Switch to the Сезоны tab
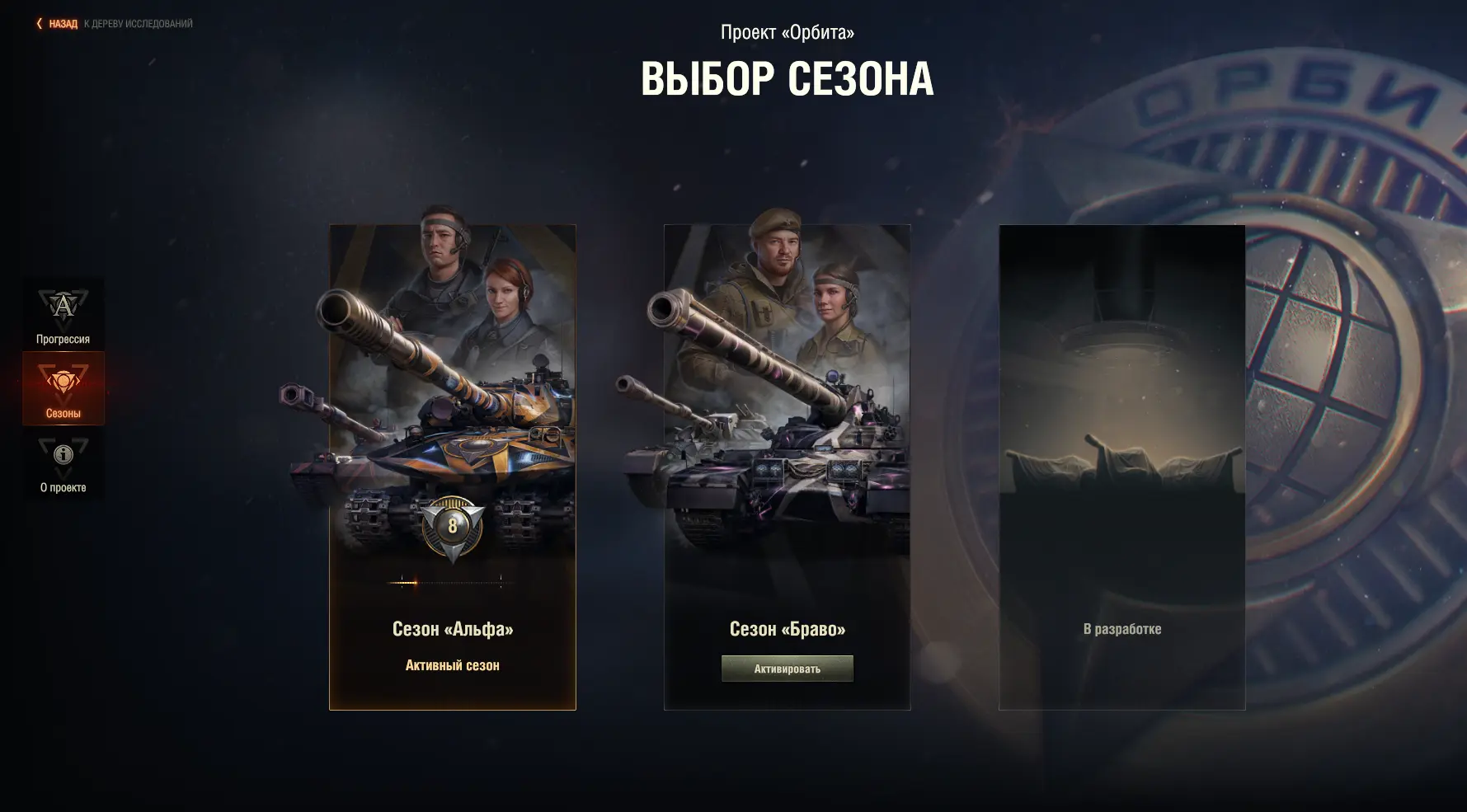The image size is (1467, 812). [63, 388]
